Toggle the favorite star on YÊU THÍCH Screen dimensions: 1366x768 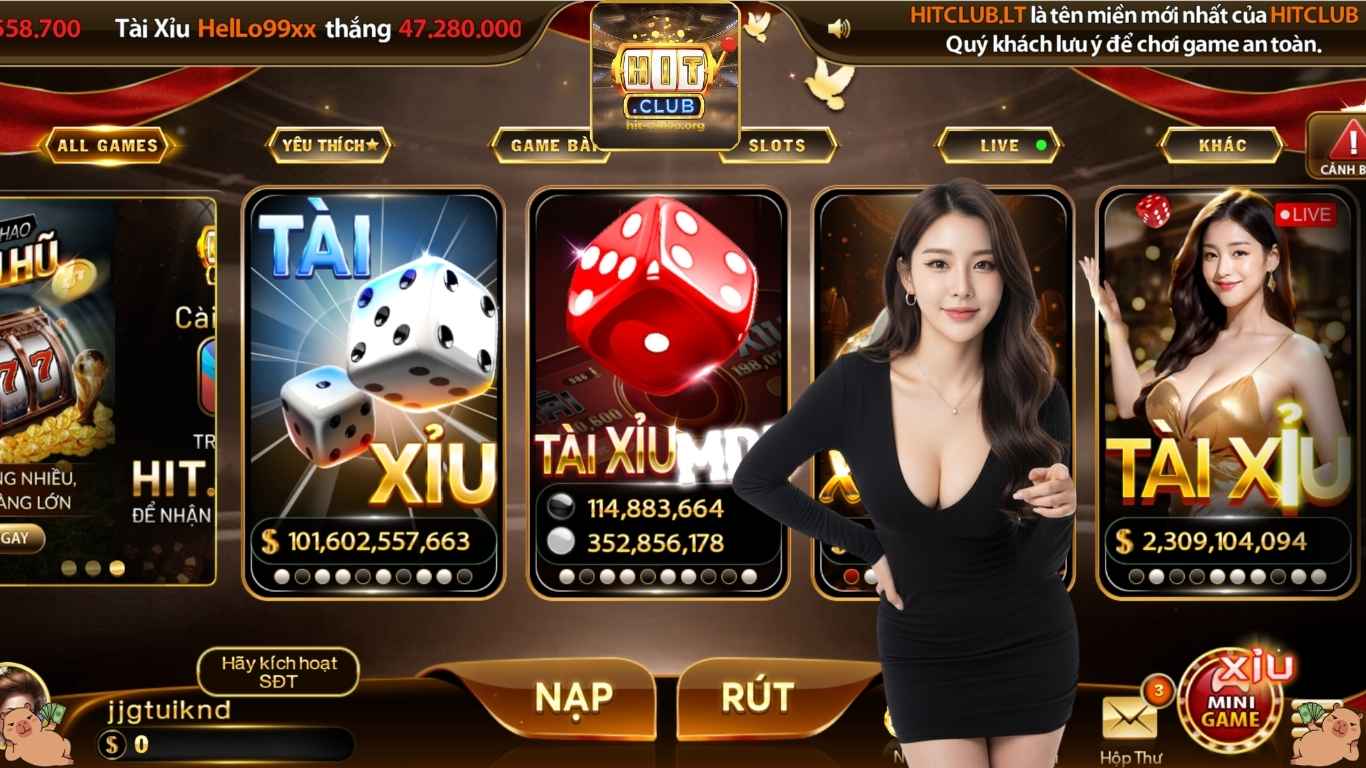[371, 143]
